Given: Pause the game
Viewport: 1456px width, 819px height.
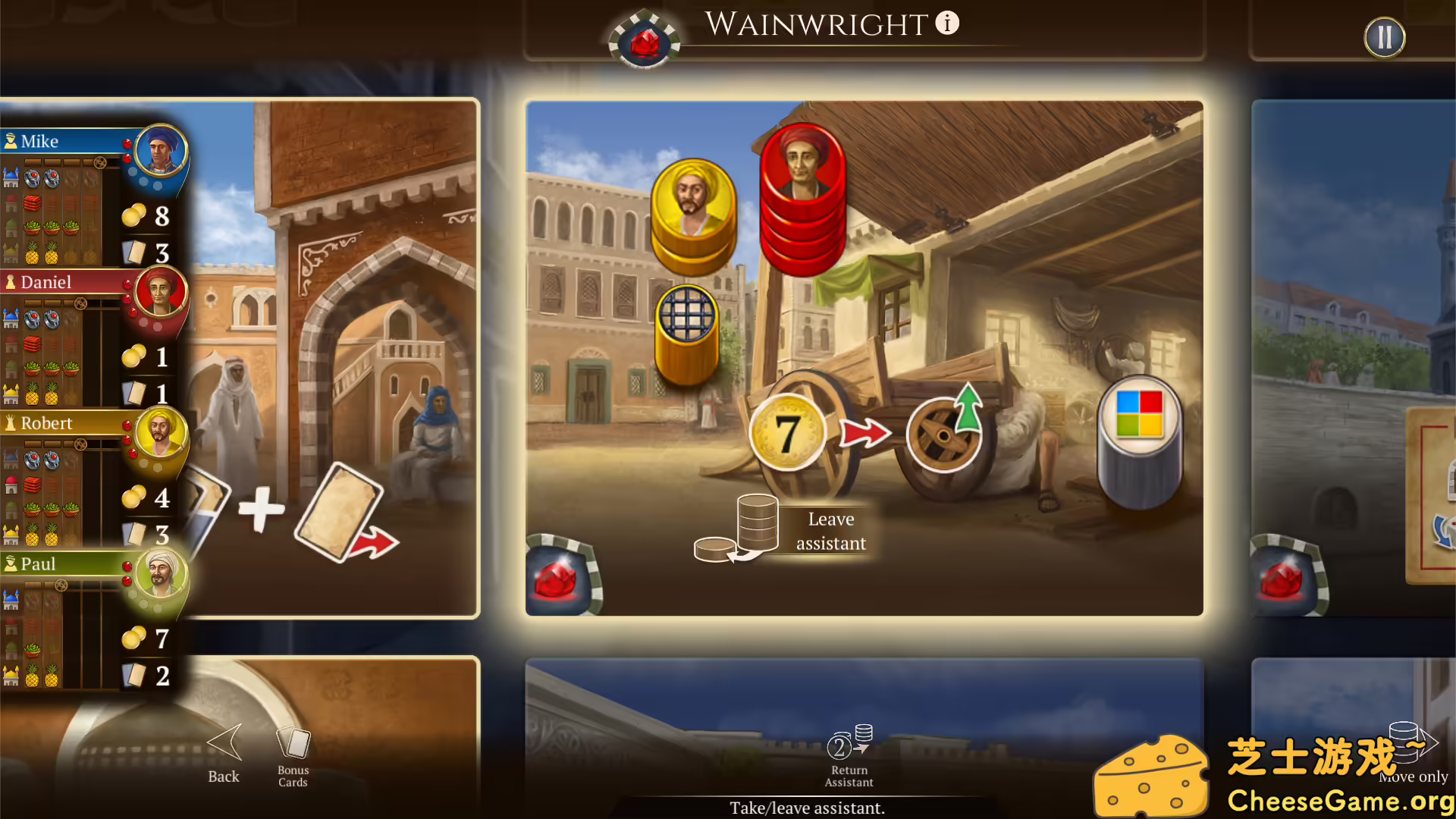Looking at the screenshot, I should pos(1385,36).
